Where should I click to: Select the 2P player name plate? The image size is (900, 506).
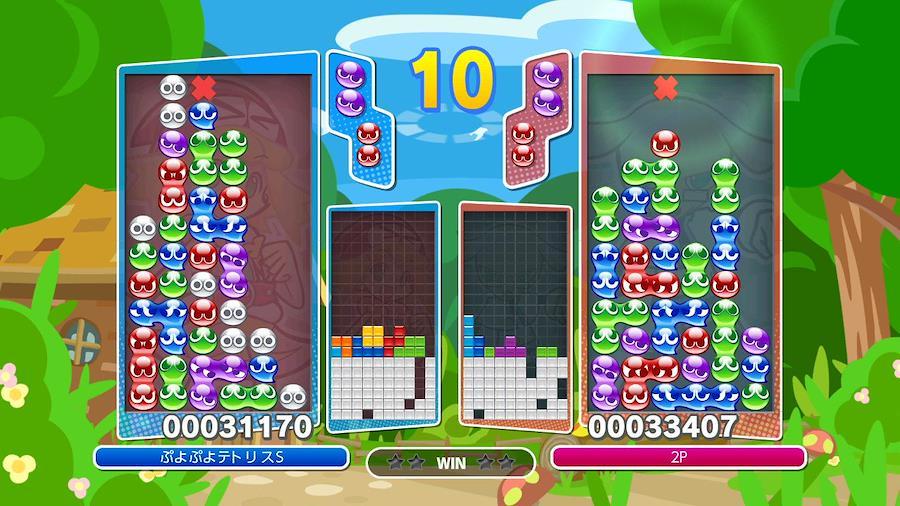click(x=679, y=458)
